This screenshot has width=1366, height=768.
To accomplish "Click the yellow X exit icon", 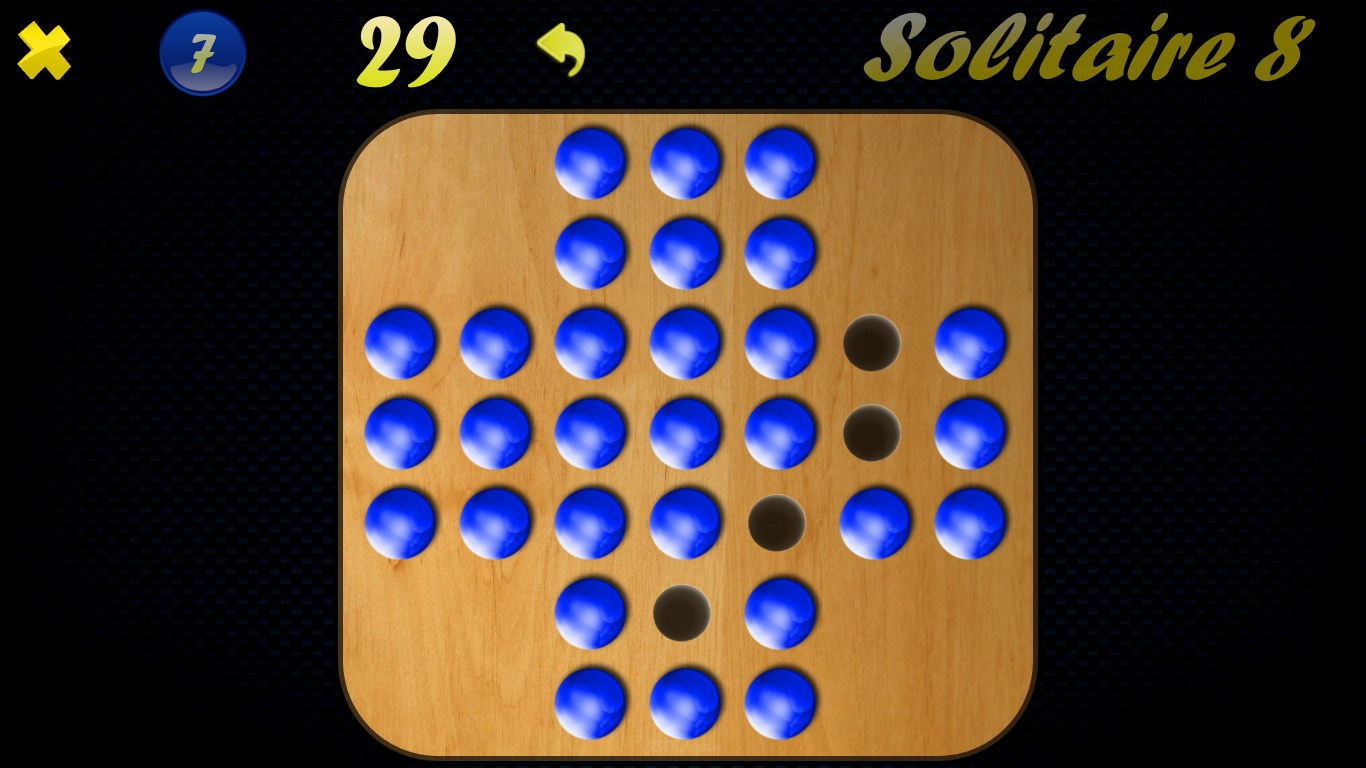I will [x=43, y=51].
